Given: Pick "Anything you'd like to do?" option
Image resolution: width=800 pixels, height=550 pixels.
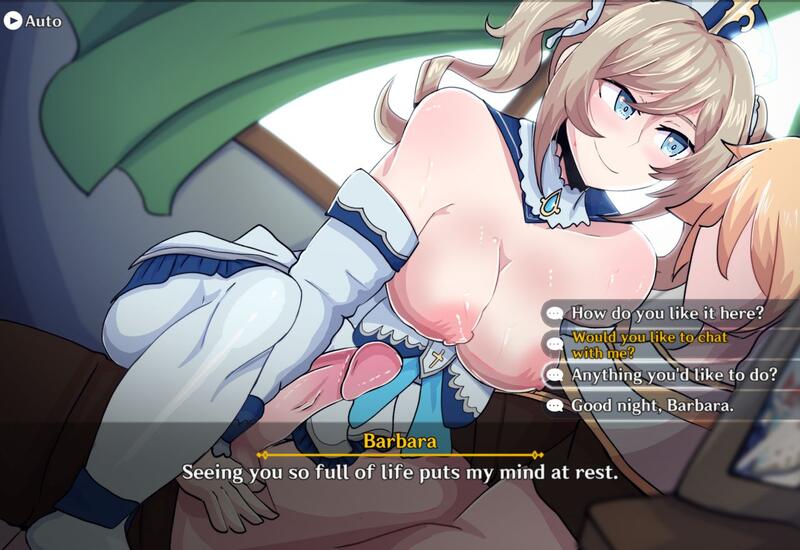Looking at the screenshot, I should (x=673, y=374).
